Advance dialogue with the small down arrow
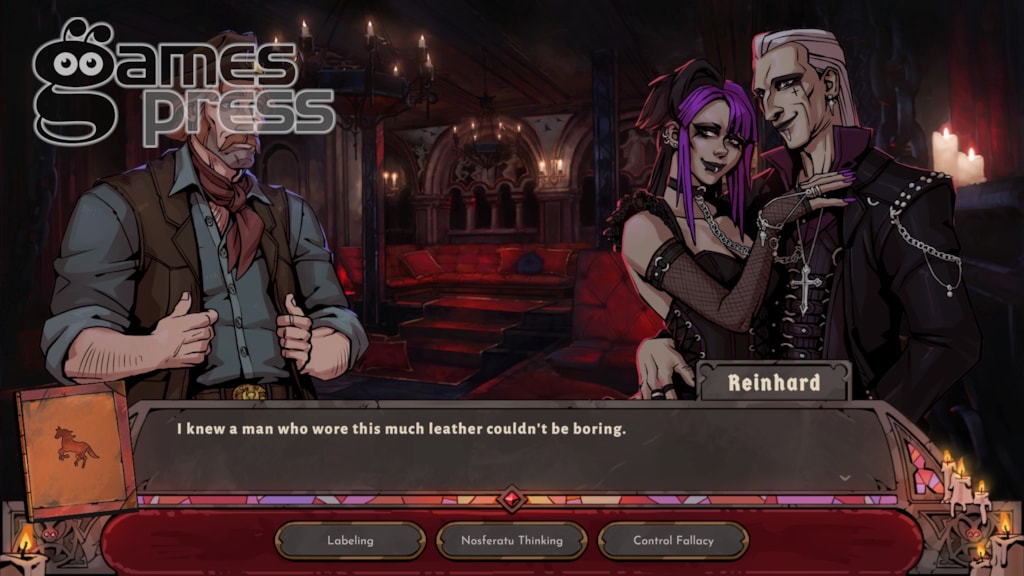The height and width of the screenshot is (576, 1024). [845, 478]
